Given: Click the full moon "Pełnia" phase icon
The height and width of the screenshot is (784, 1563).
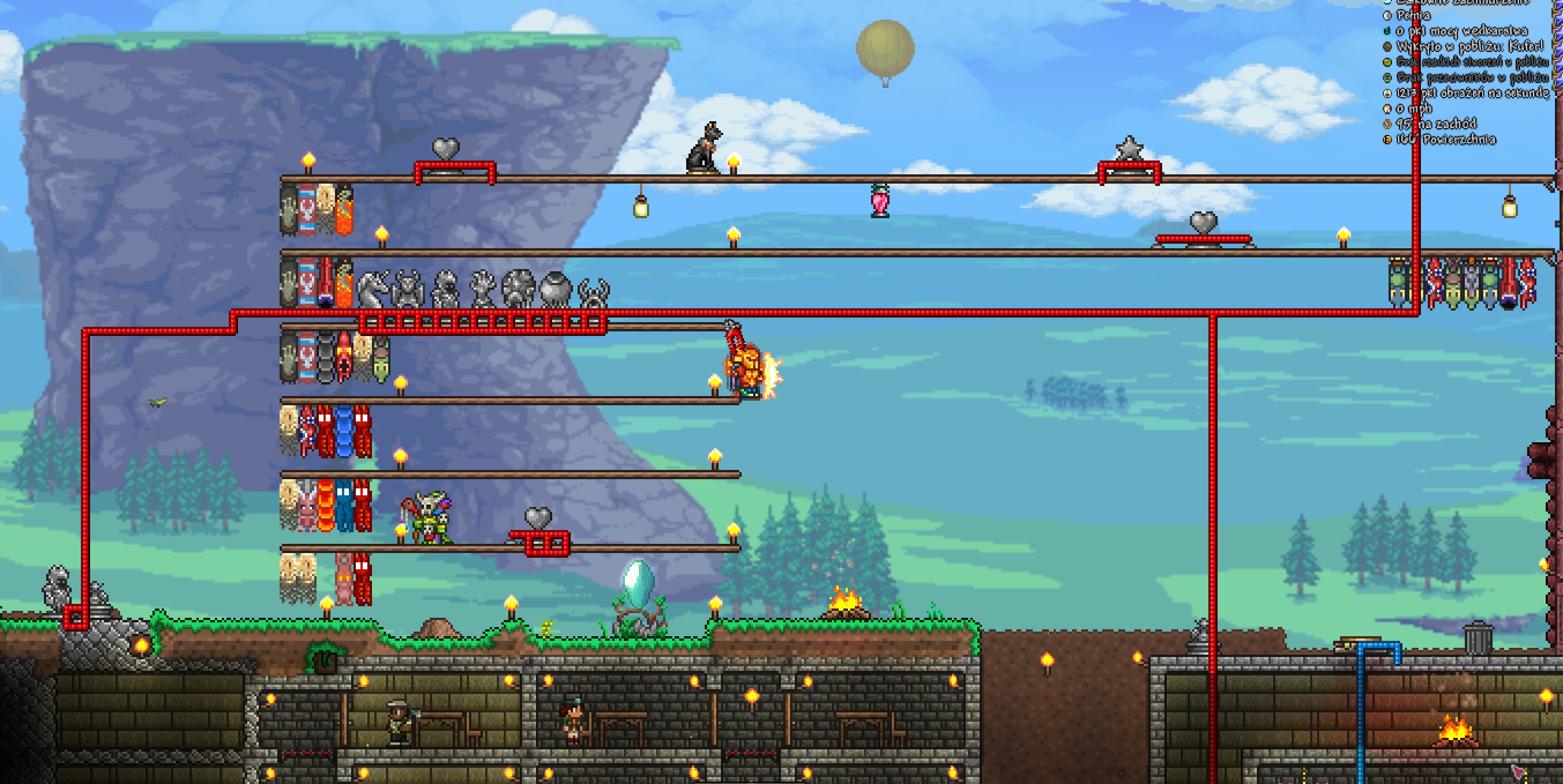Looking at the screenshot, I should pyautogui.click(x=1387, y=16).
